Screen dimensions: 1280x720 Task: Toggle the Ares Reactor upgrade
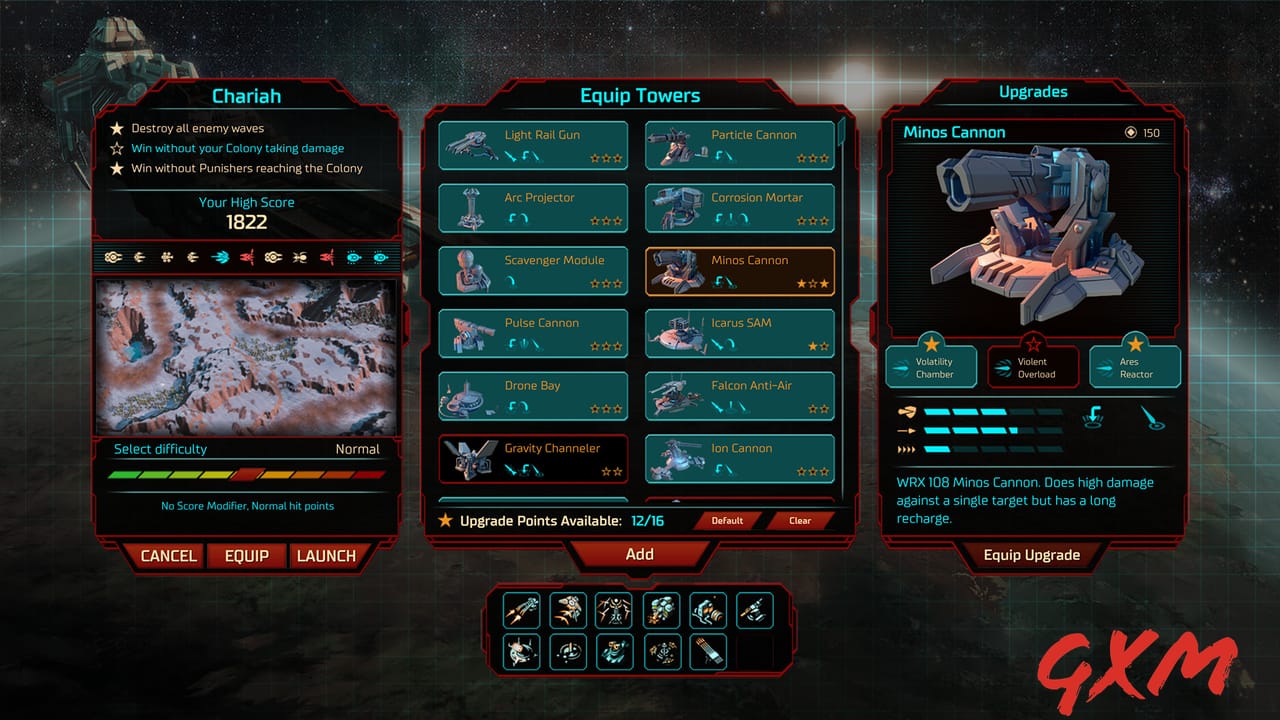[1135, 365]
